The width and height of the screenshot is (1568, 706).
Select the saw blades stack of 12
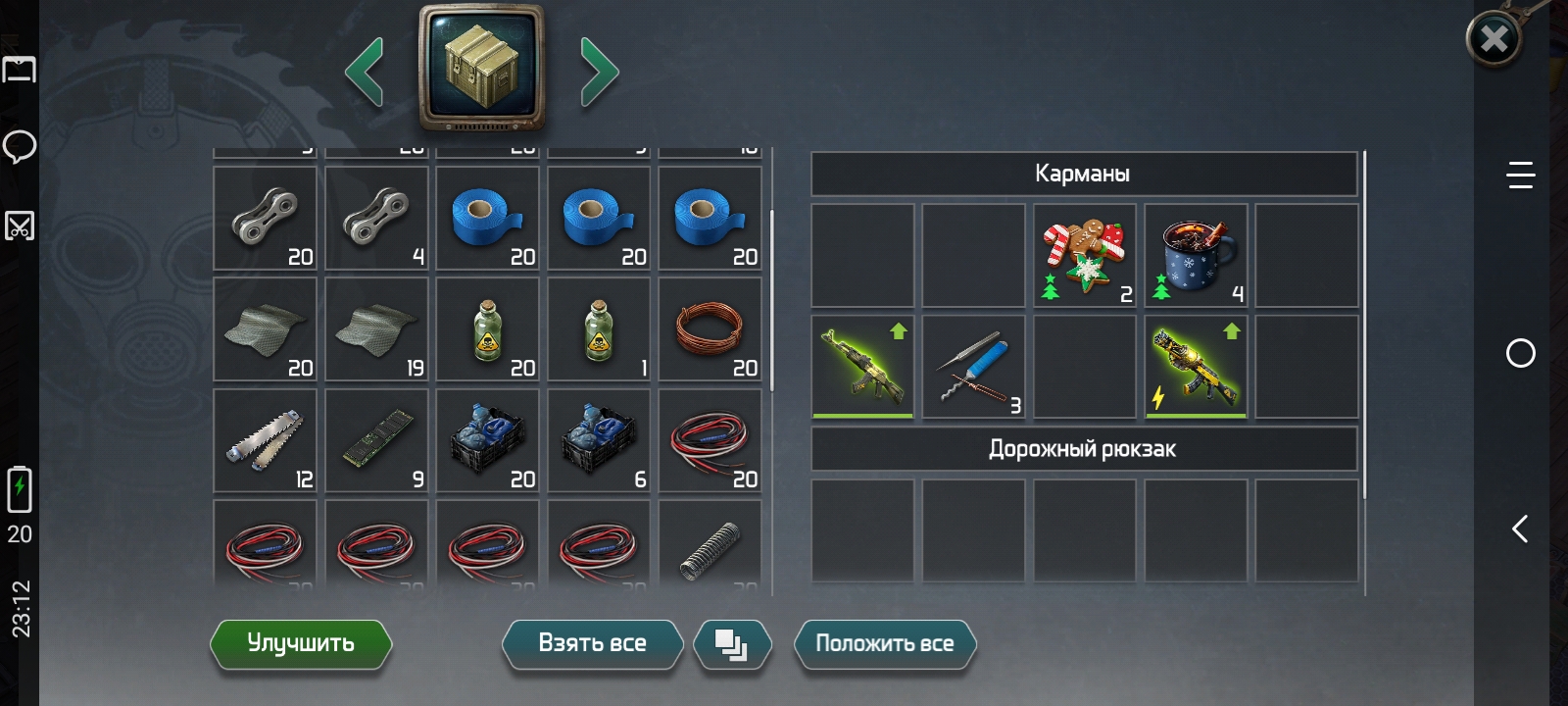pyautogui.click(x=265, y=441)
